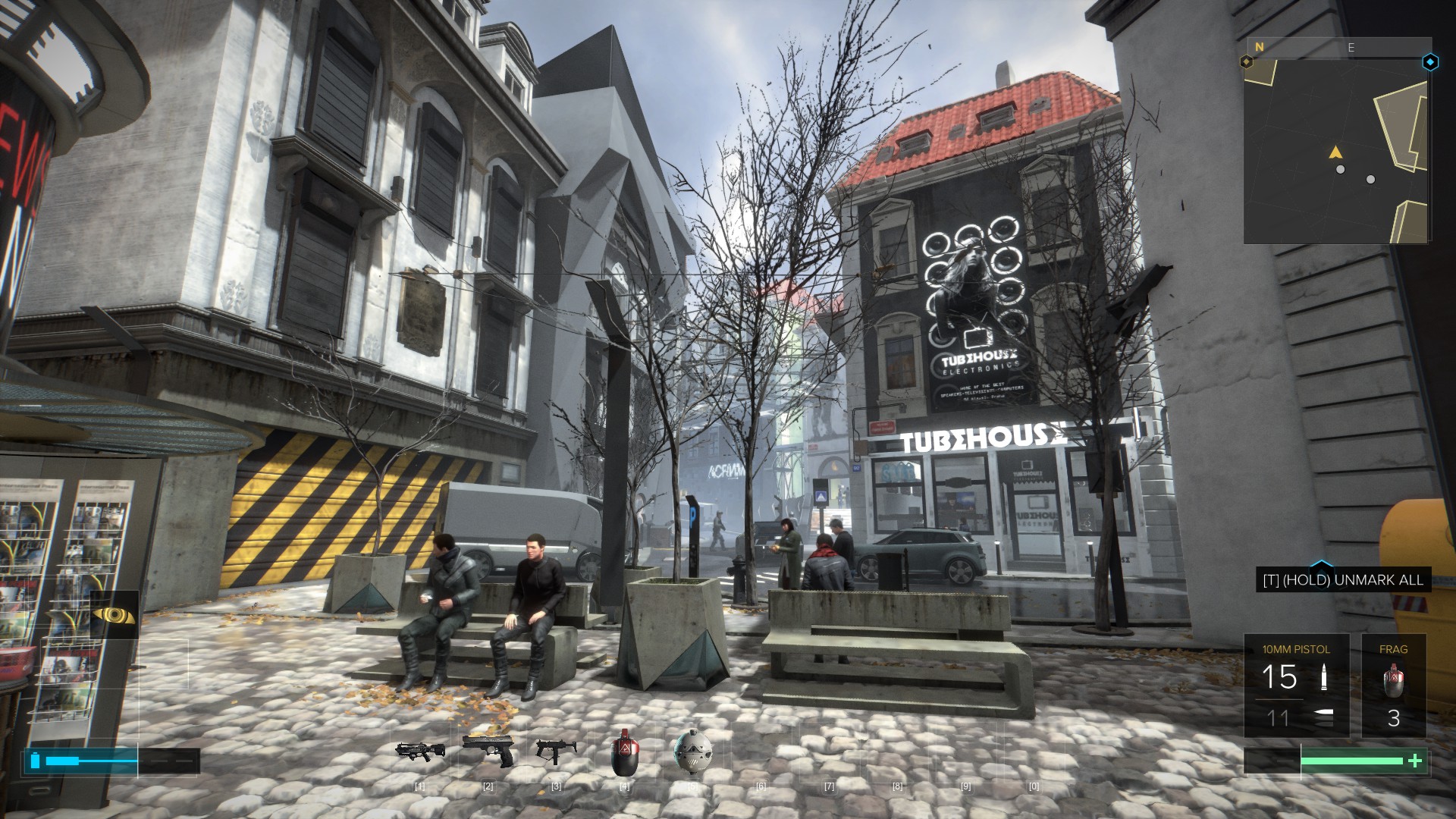Click the yellow eye vision augmentation icon
Viewport: 1456px width, 819px height.
click(115, 615)
